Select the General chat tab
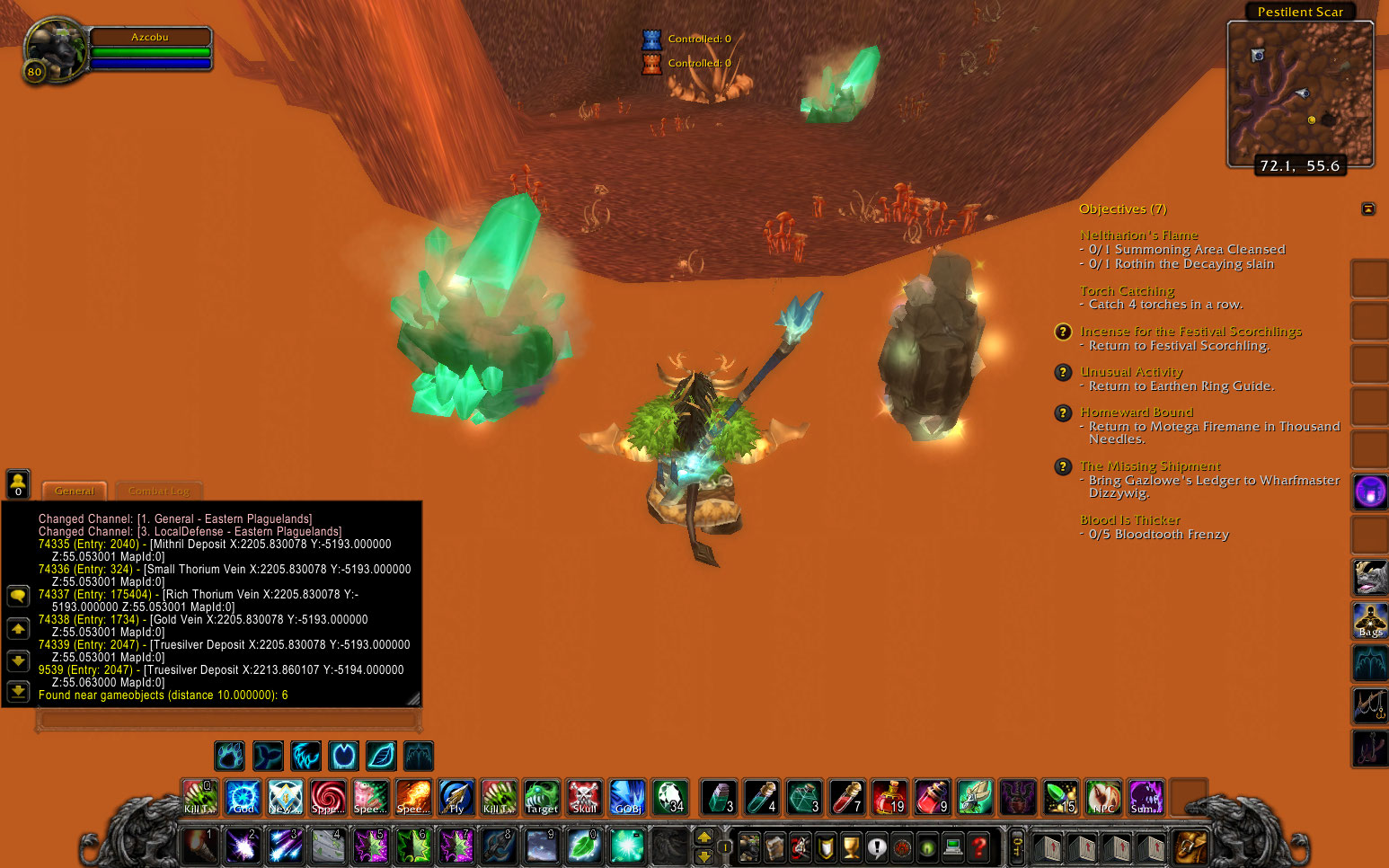The image size is (1389, 868). point(74,492)
